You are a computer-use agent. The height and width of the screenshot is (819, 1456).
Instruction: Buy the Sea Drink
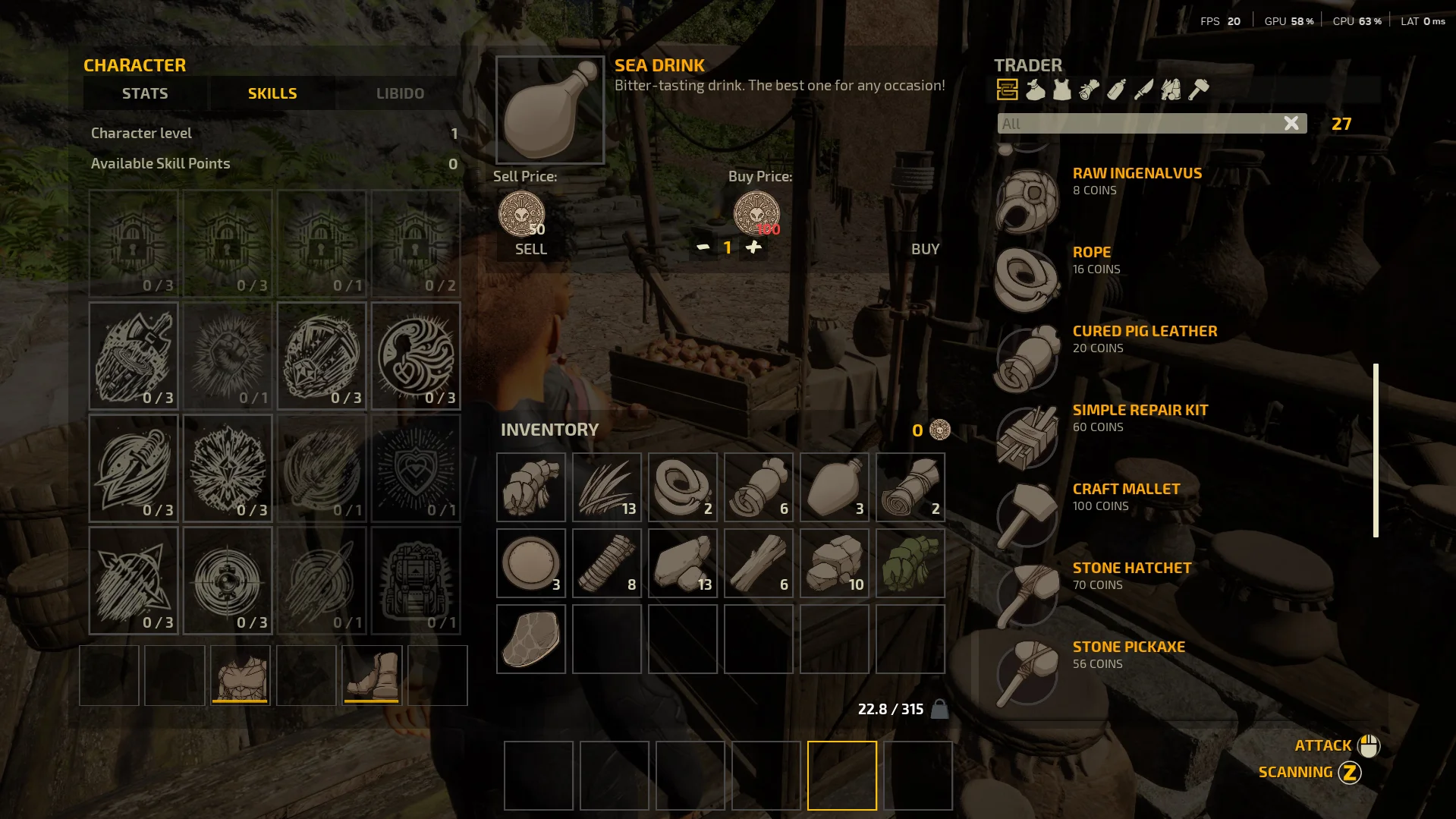(925, 249)
